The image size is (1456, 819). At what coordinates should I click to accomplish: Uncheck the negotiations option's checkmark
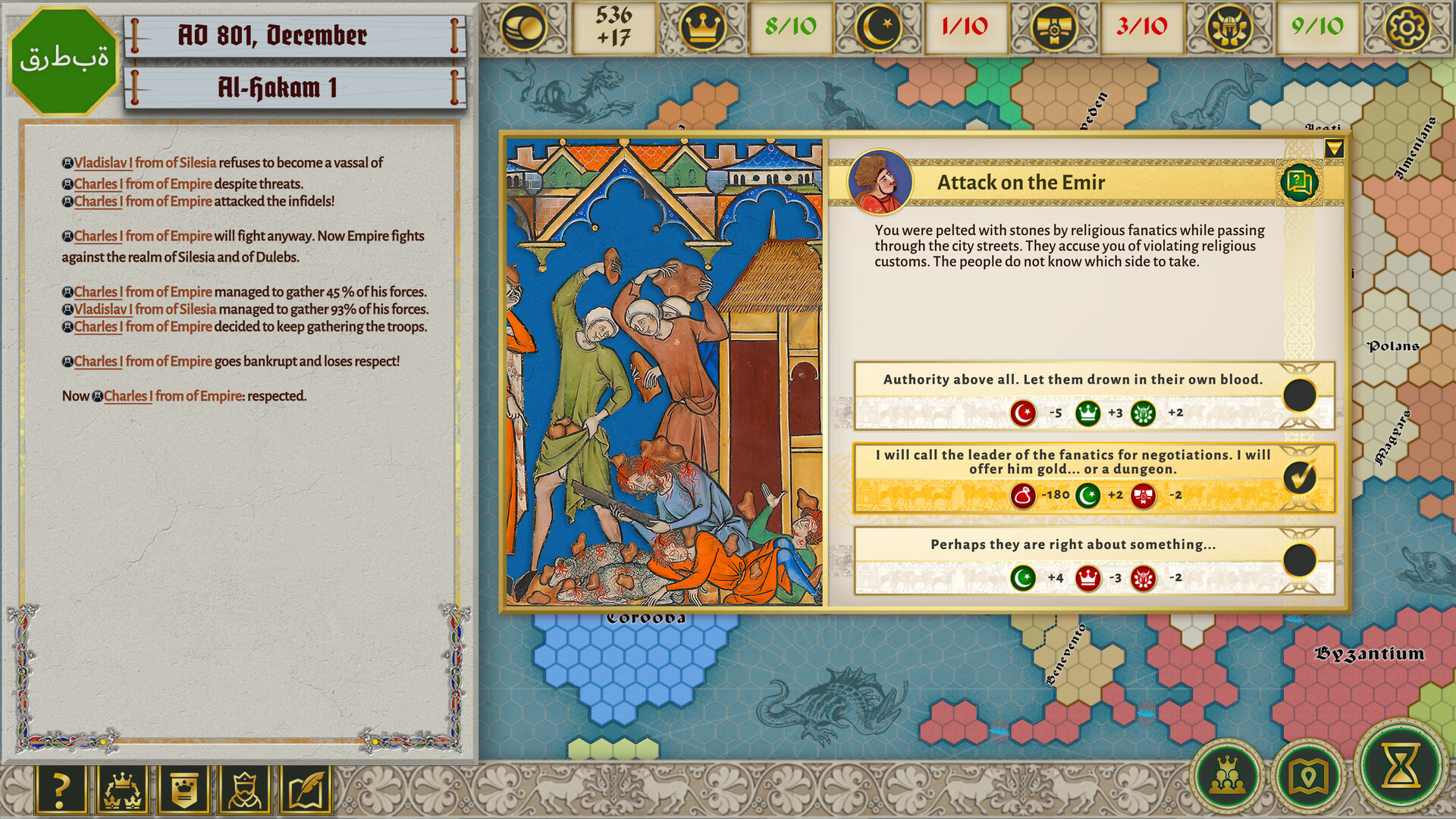click(x=1301, y=477)
